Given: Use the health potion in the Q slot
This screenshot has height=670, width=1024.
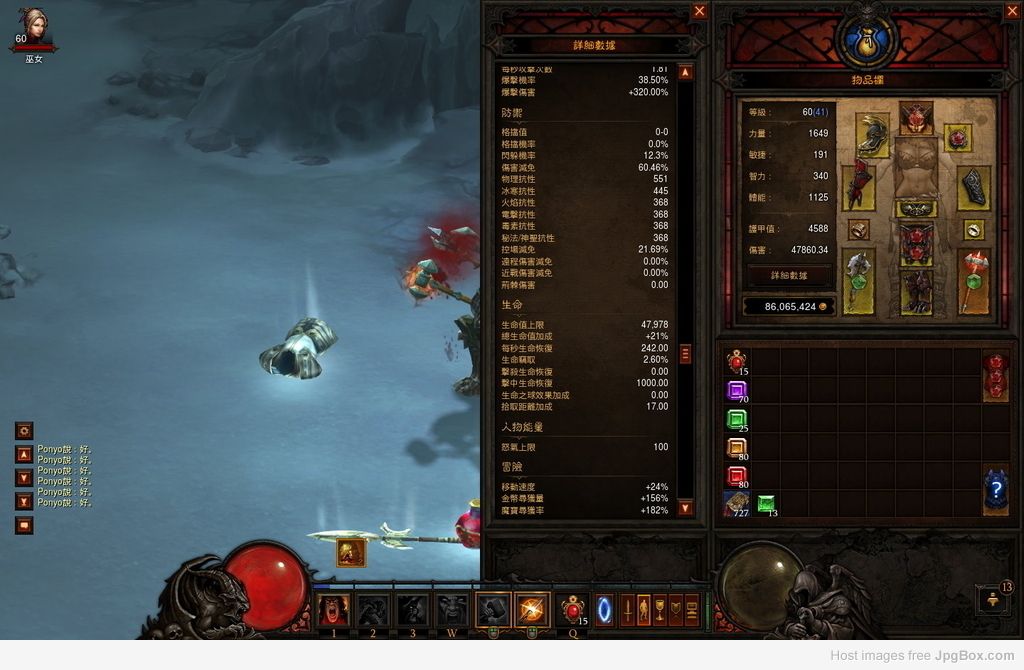Looking at the screenshot, I should [x=573, y=609].
